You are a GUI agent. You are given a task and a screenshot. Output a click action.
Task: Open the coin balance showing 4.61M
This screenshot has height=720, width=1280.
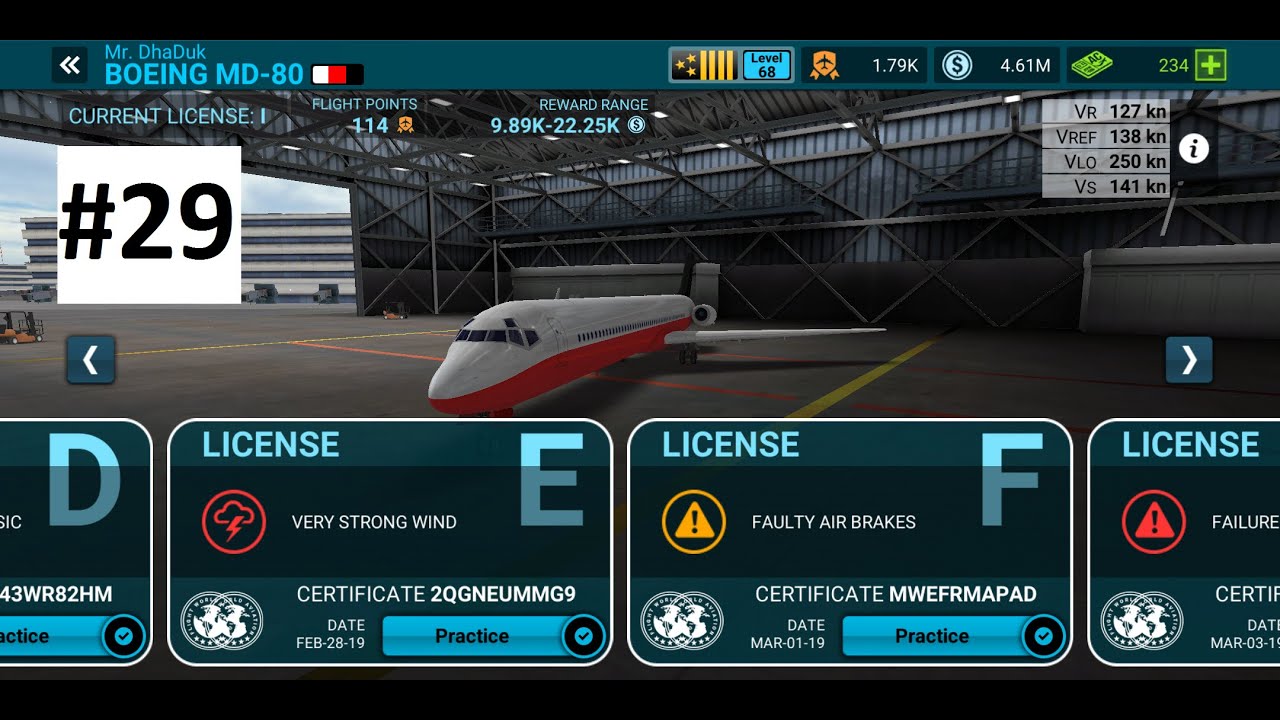[996, 66]
